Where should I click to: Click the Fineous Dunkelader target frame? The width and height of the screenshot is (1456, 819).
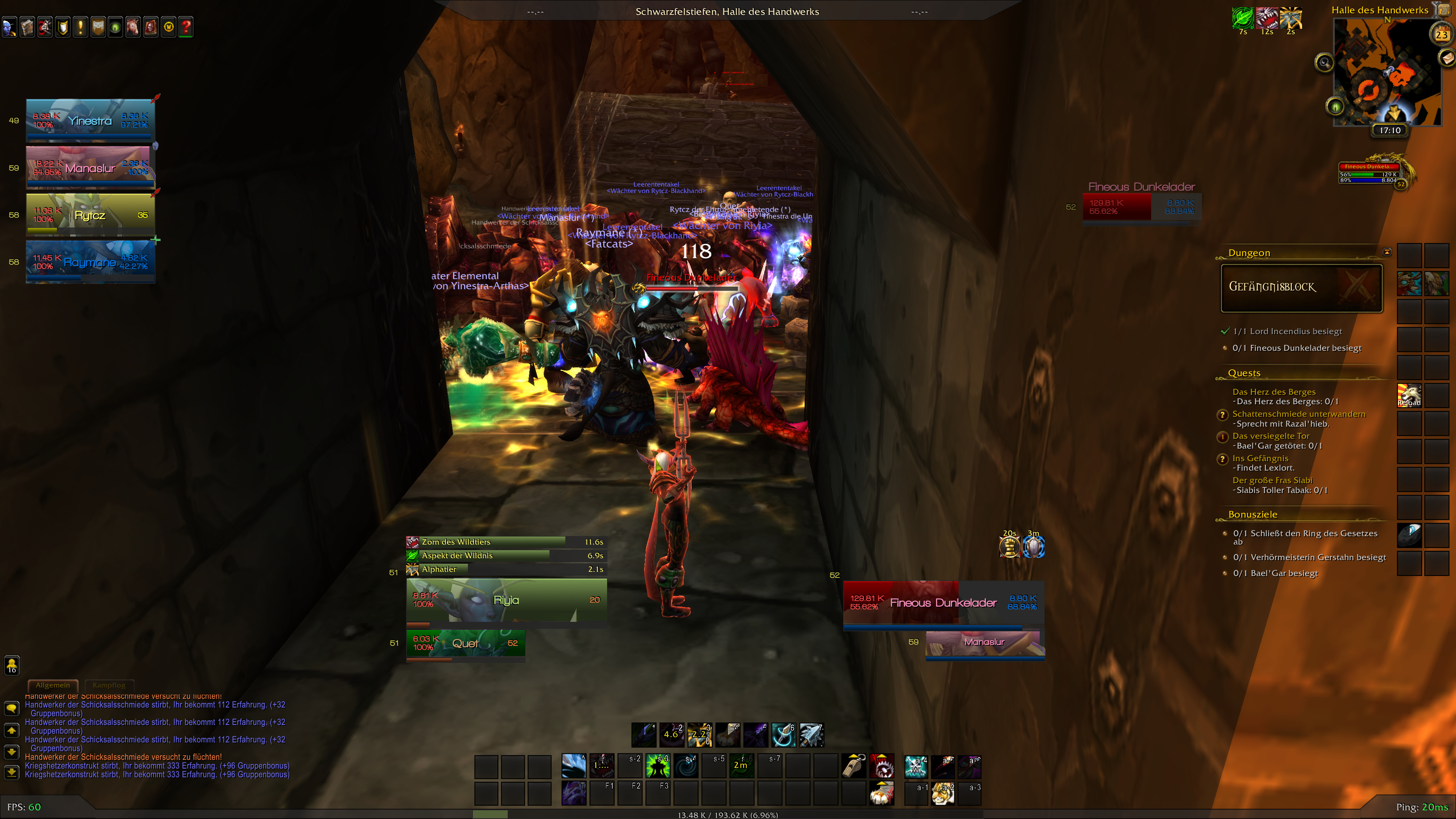(943, 603)
